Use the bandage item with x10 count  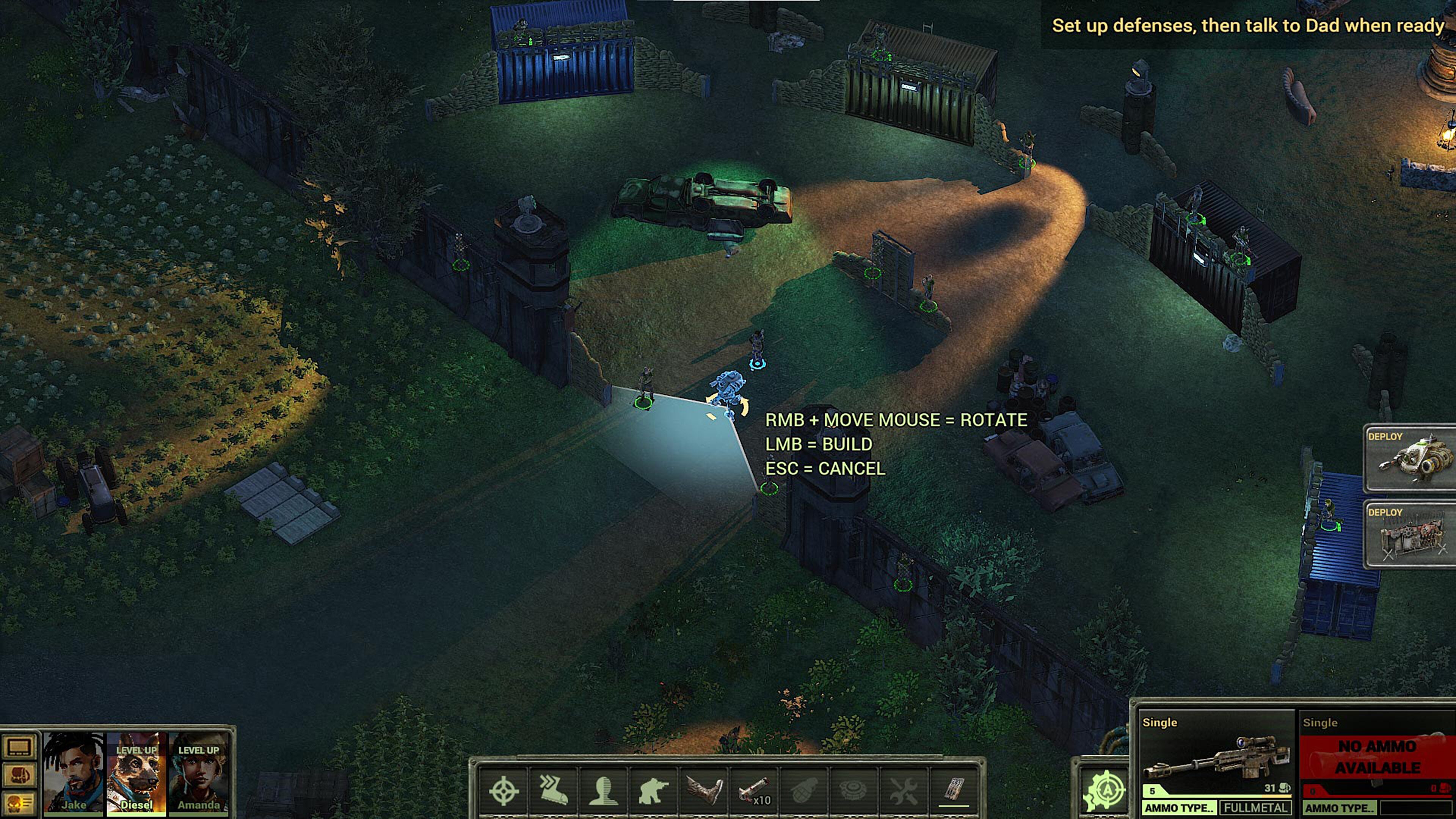[x=753, y=790]
